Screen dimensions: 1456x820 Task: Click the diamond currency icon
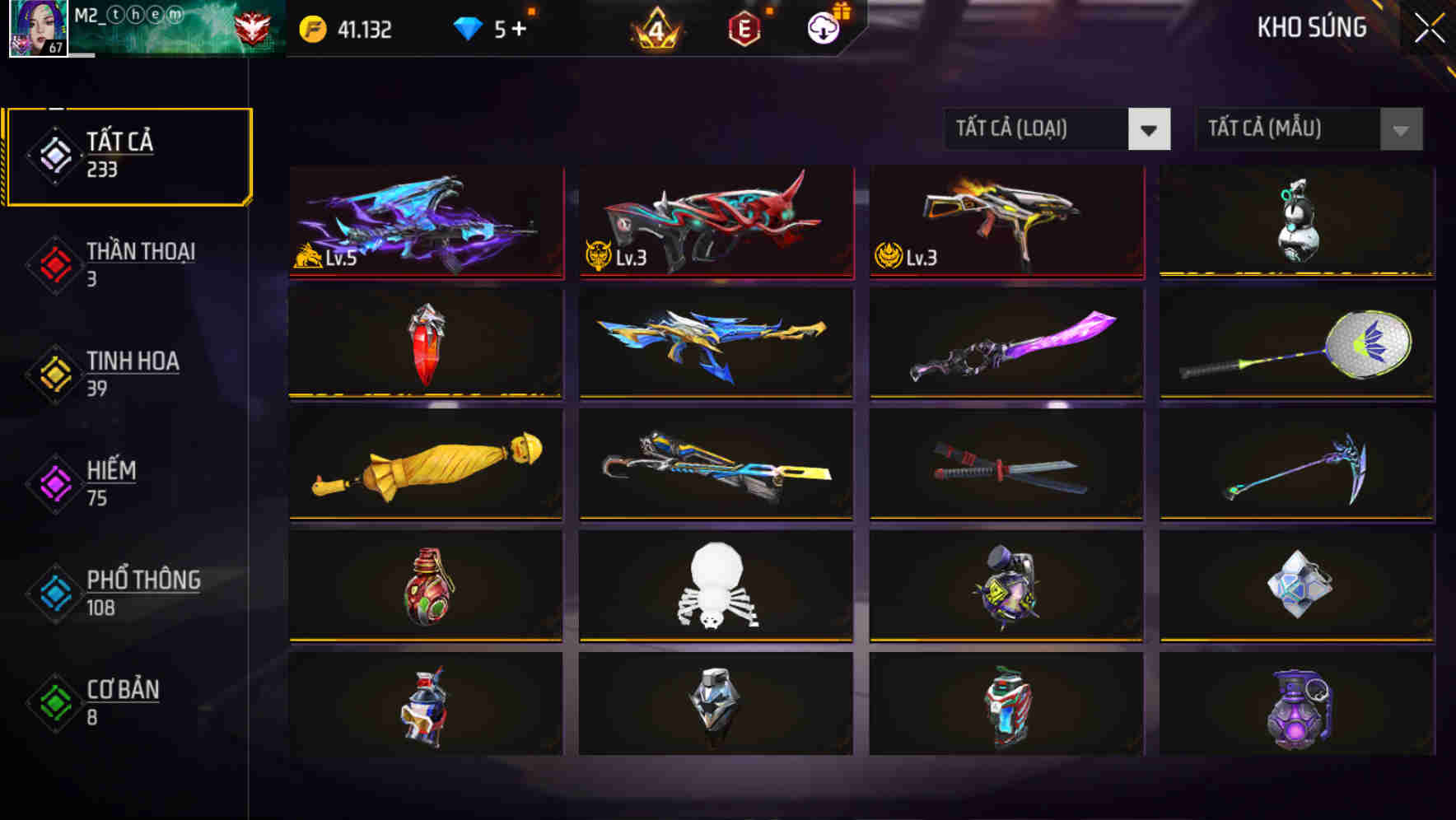[x=468, y=27]
